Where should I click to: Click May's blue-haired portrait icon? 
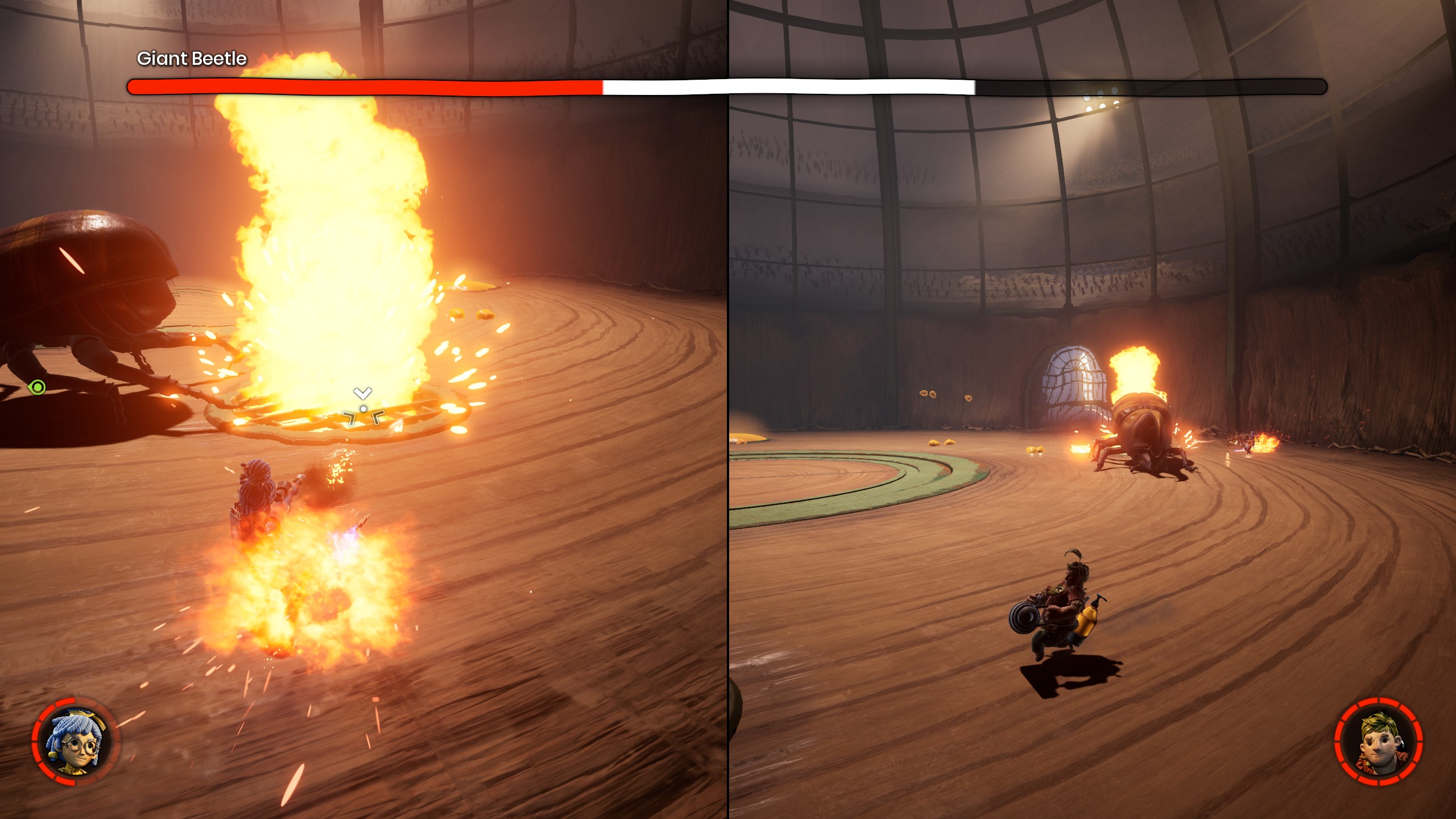click(75, 742)
